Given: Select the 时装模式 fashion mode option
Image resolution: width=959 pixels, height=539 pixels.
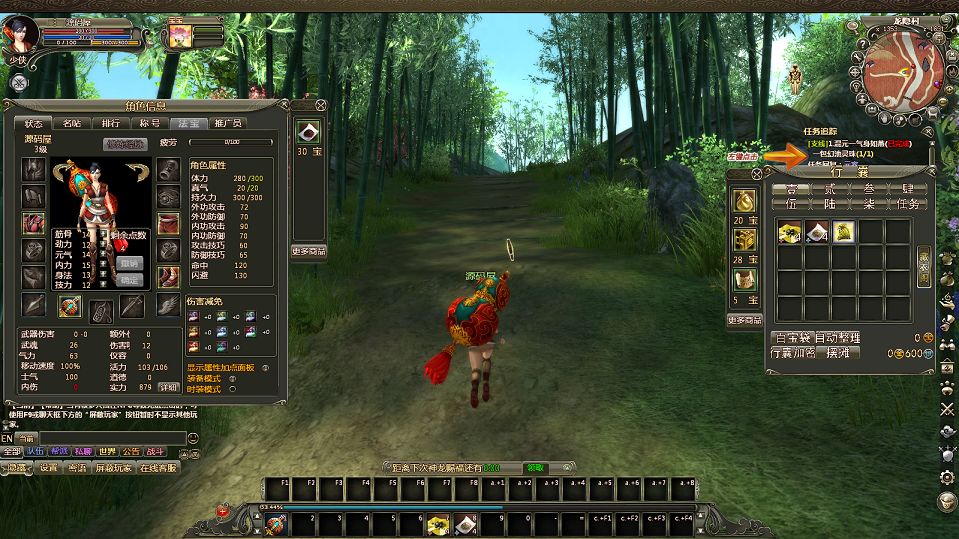Looking at the screenshot, I should coord(233,389).
